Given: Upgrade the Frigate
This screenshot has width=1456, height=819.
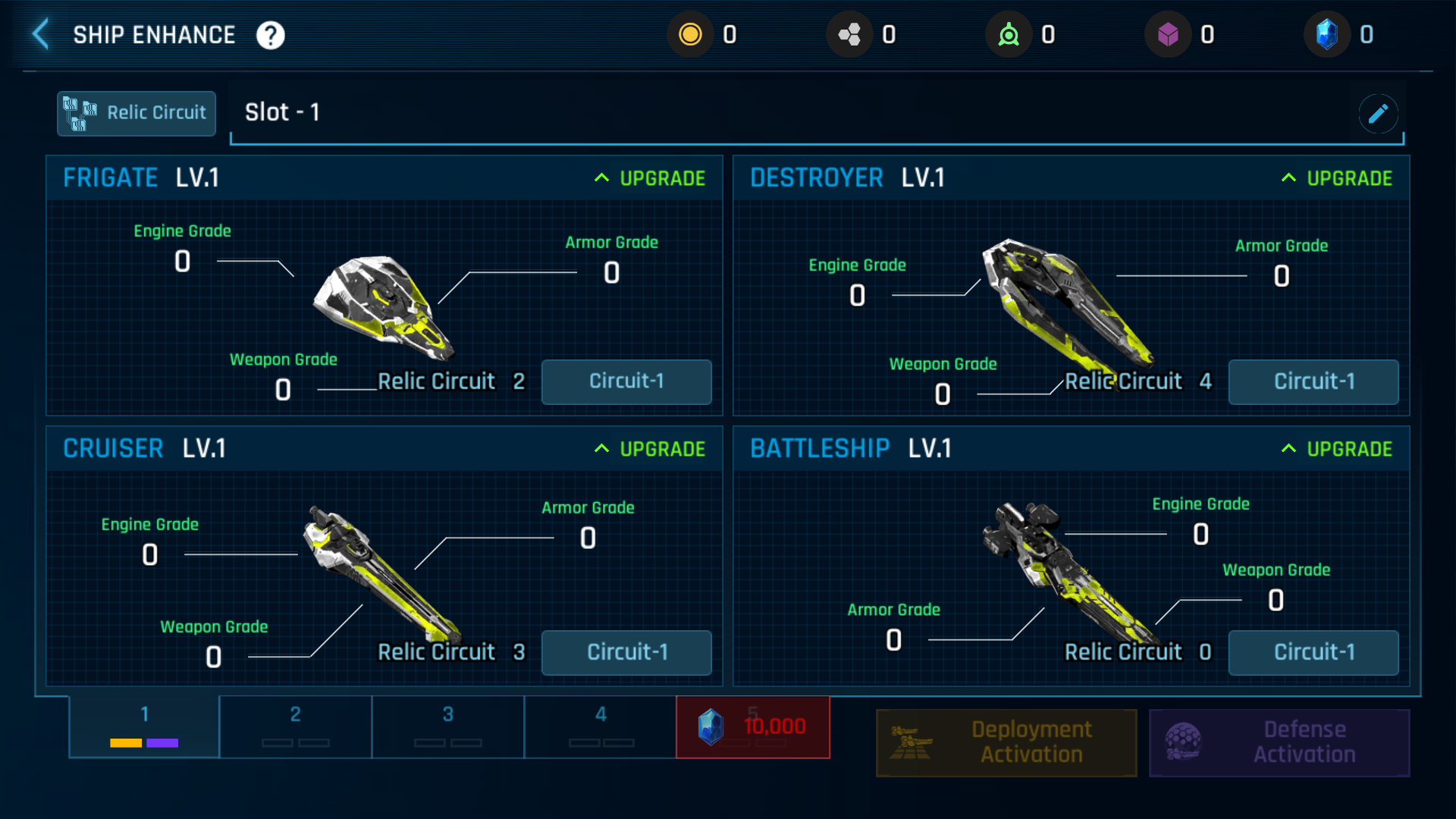Looking at the screenshot, I should (651, 178).
